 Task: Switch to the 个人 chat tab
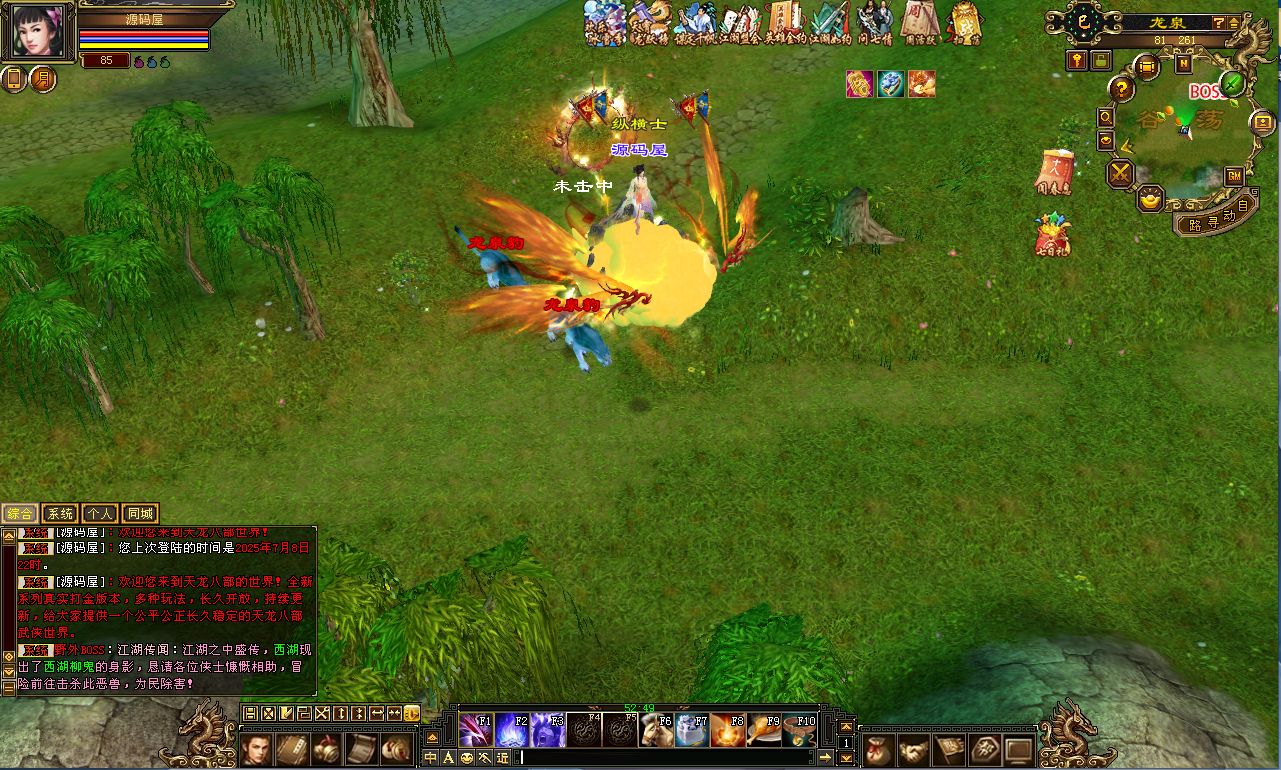point(99,513)
